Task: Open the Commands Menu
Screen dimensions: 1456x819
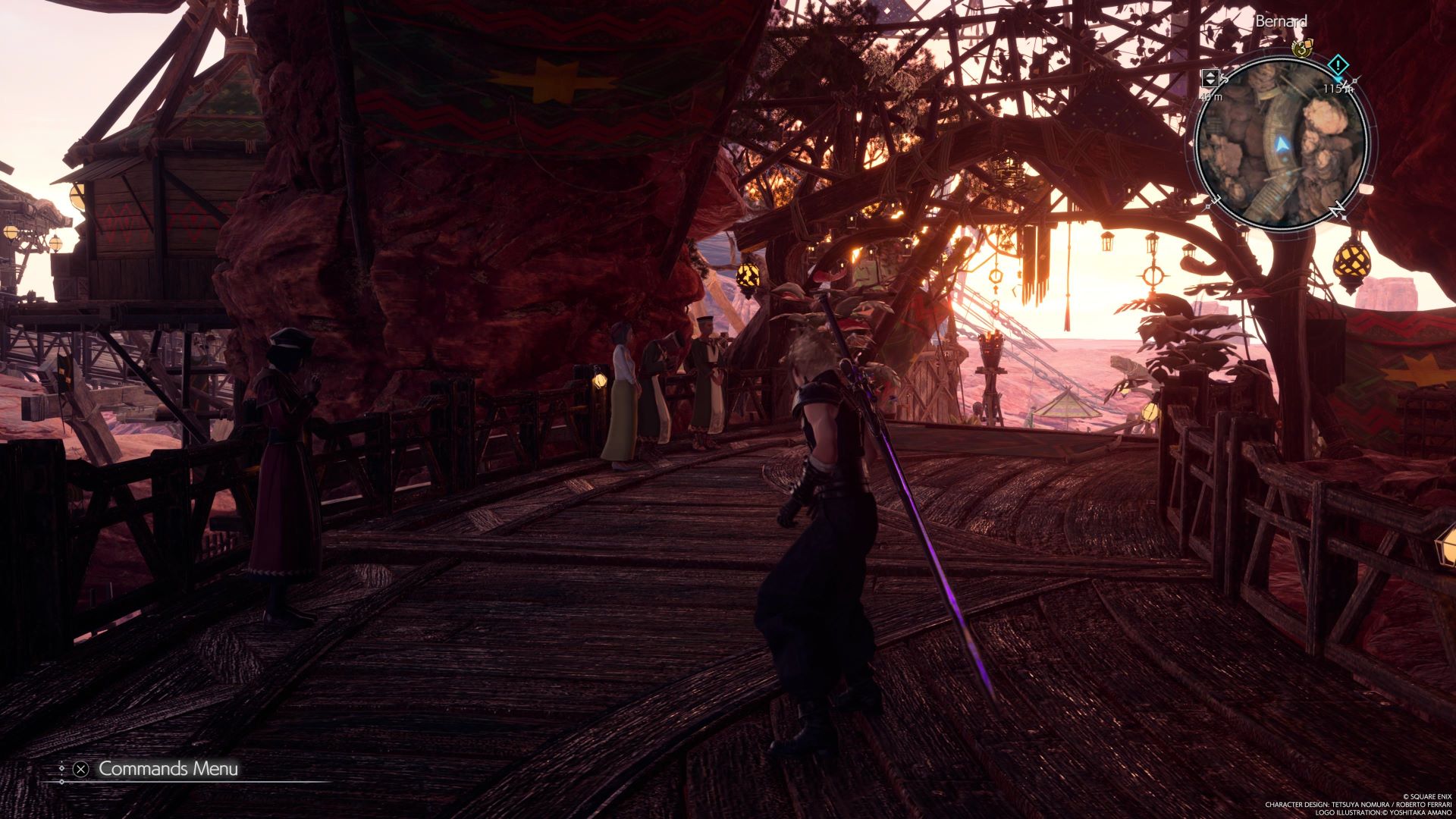Action: (x=168, y=769)
